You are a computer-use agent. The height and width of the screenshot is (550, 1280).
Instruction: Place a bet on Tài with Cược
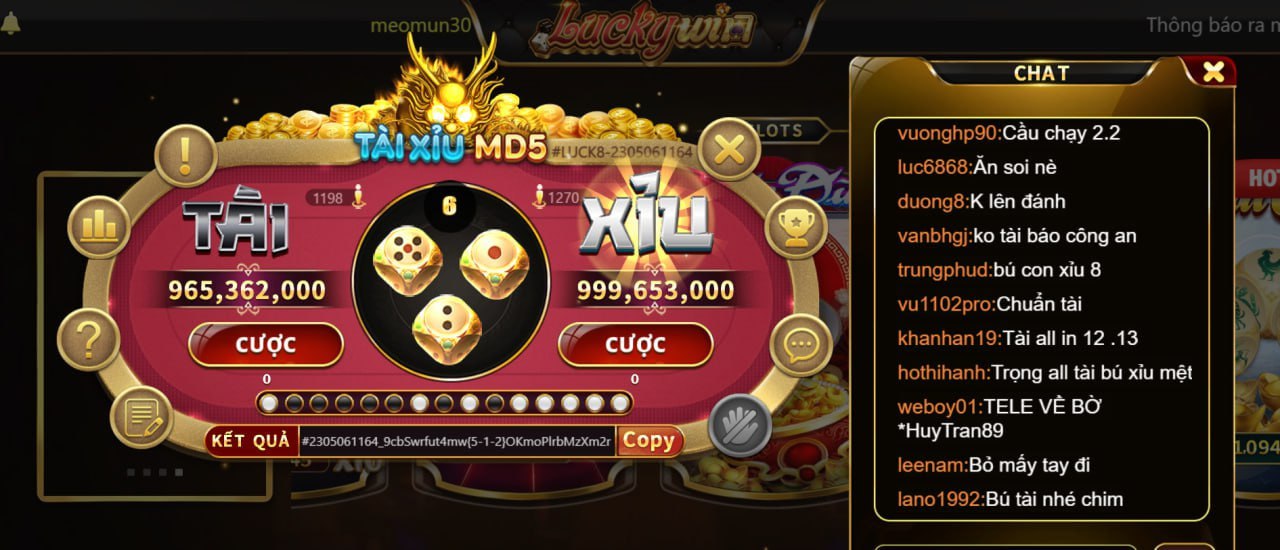point(266,345)
